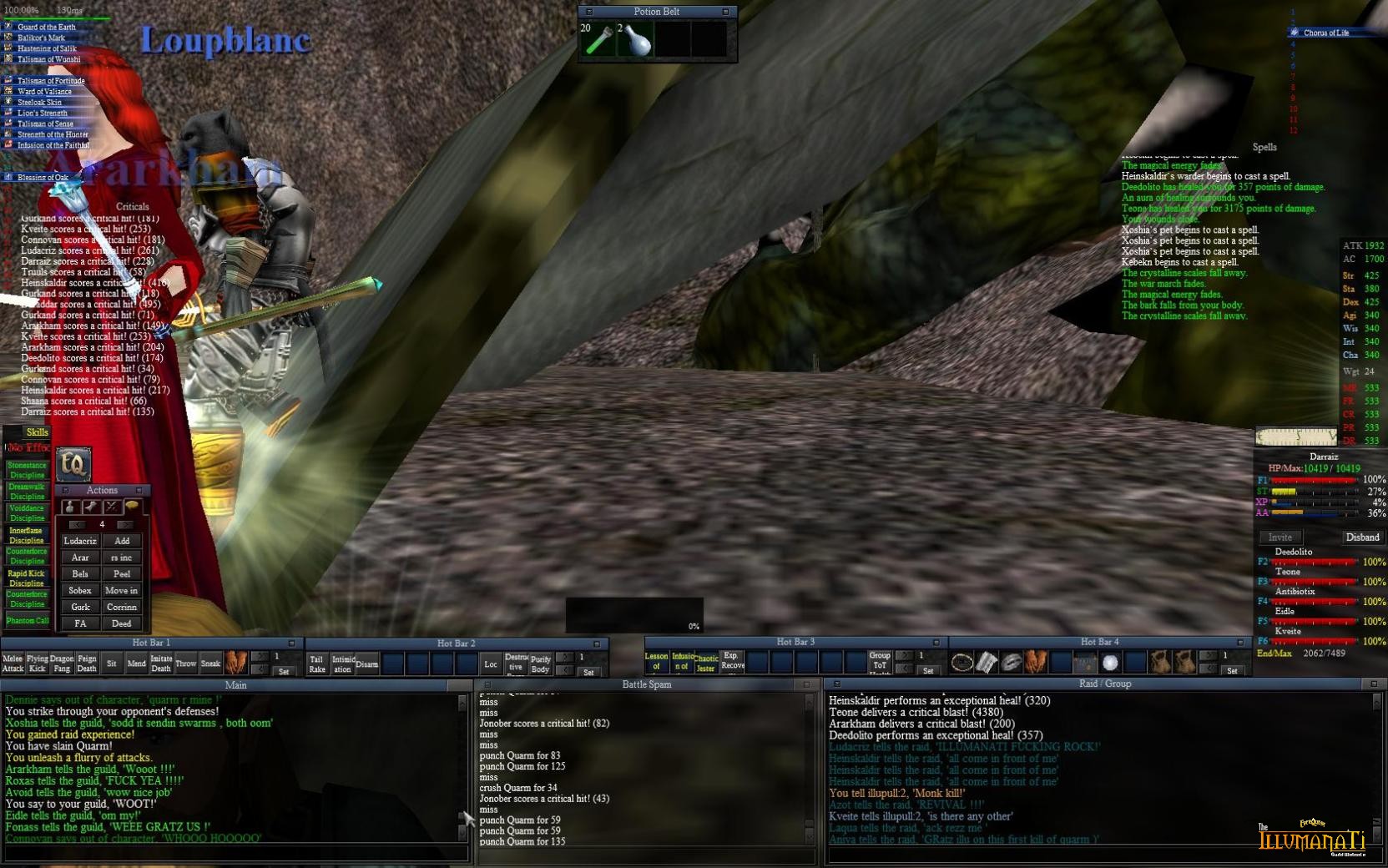Activate the Purify Body ability
The width and height of the screenshot is (1388, 868).
(x=540, y=664)
